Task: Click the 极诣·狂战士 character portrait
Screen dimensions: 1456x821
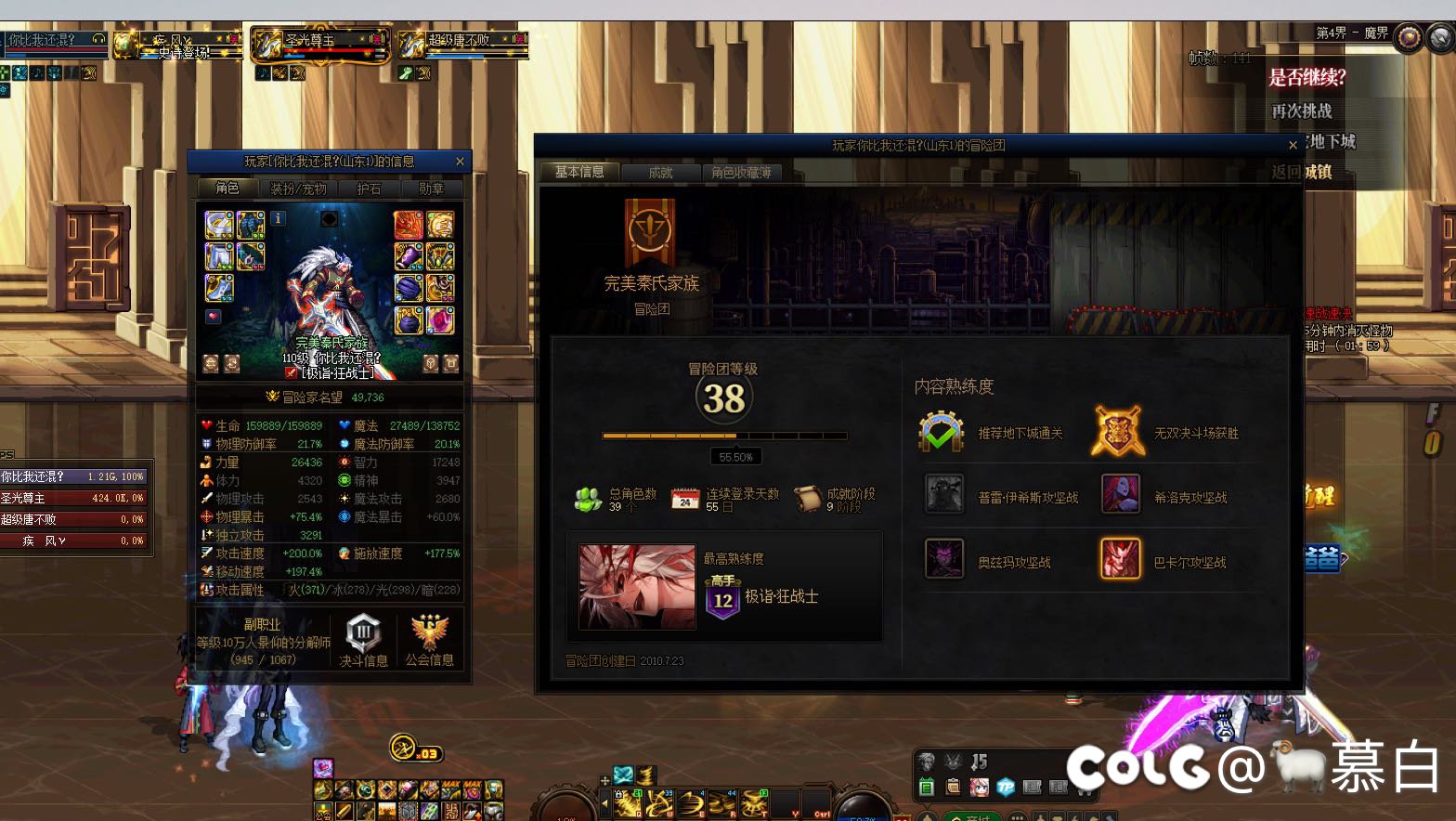Action: tap(636, 587)
